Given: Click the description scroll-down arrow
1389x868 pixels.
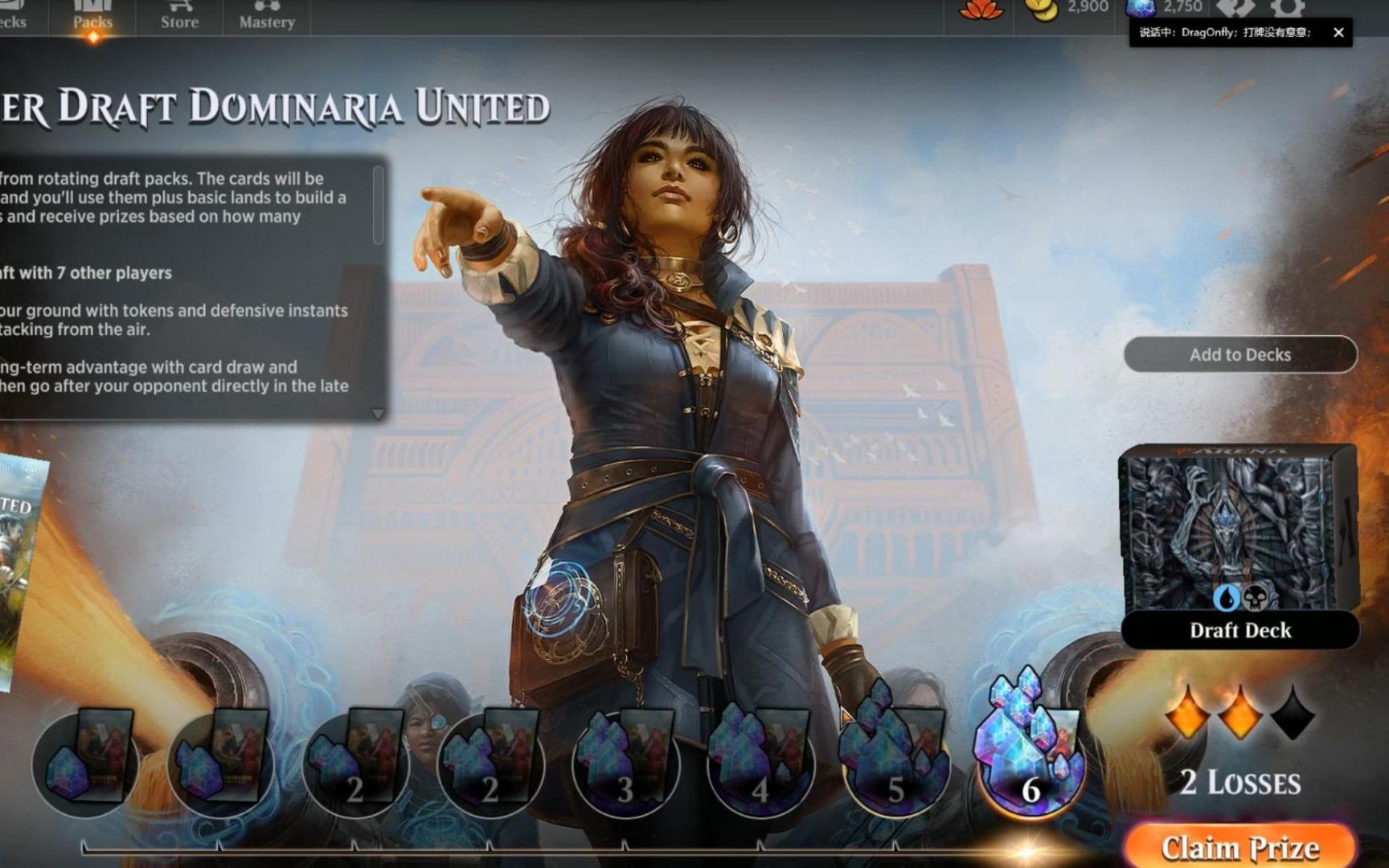Looking at the screenshot, I should [x=378, y=414].
